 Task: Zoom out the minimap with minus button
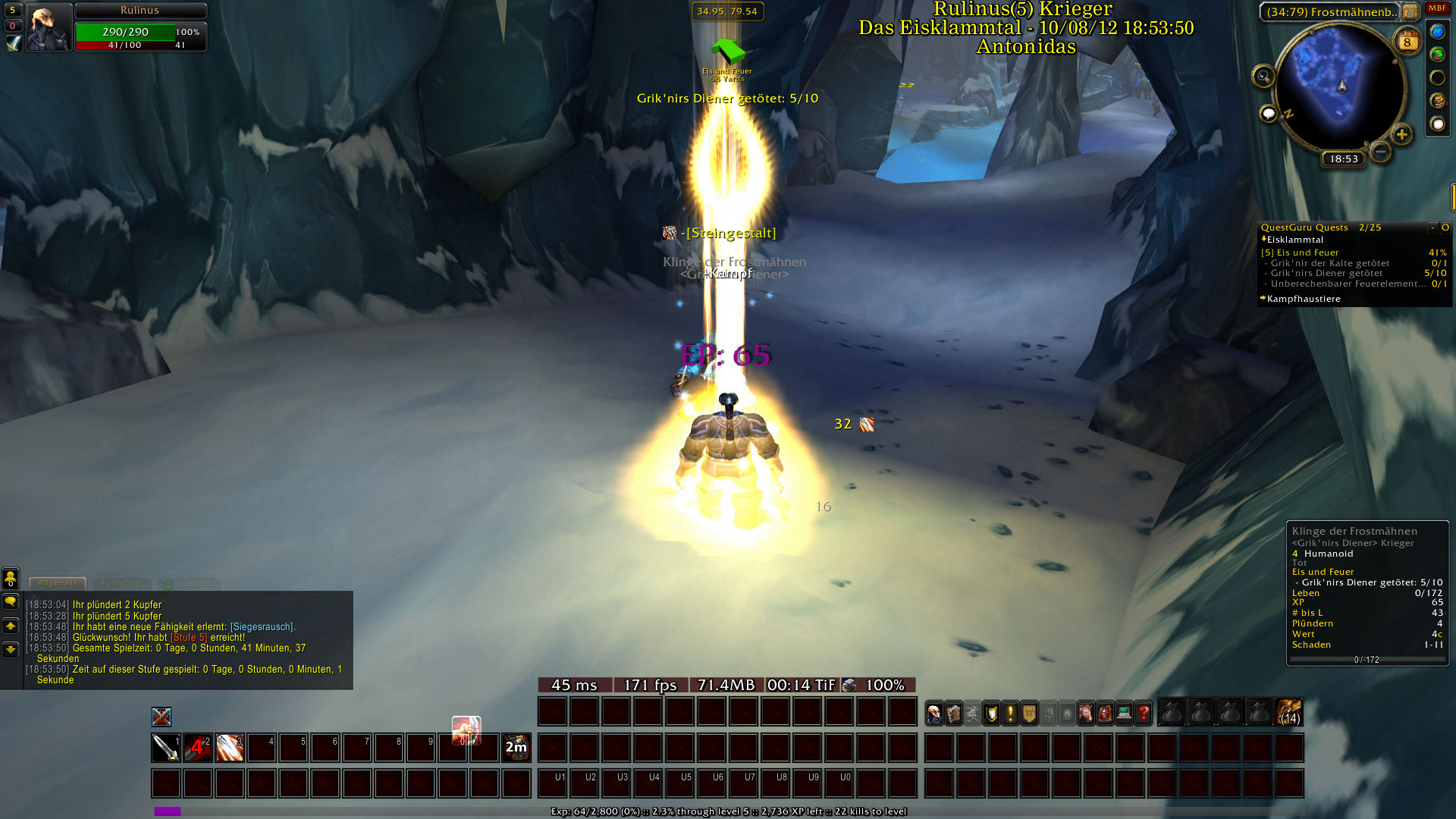click(x=1381, y=152)
